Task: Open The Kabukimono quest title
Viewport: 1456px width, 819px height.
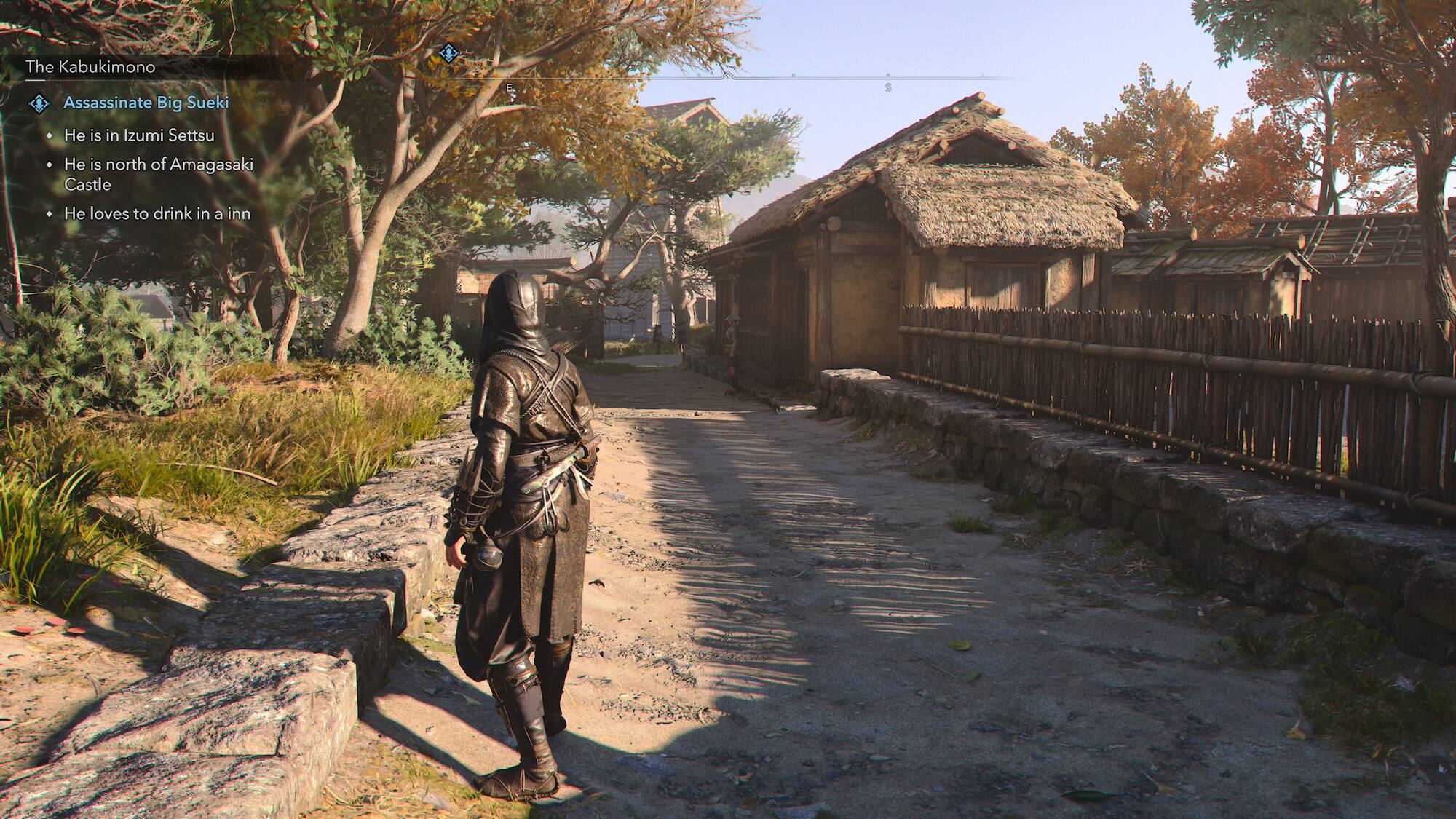Action: tap(90, 67)
